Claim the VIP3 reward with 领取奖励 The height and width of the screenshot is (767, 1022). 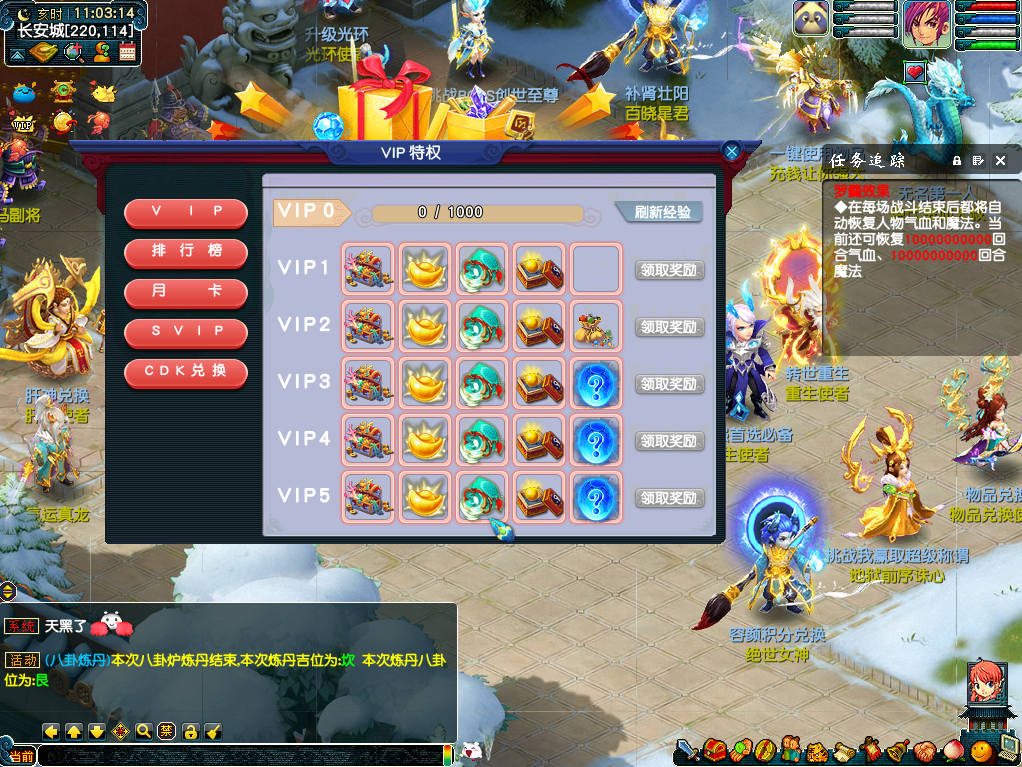669,384
